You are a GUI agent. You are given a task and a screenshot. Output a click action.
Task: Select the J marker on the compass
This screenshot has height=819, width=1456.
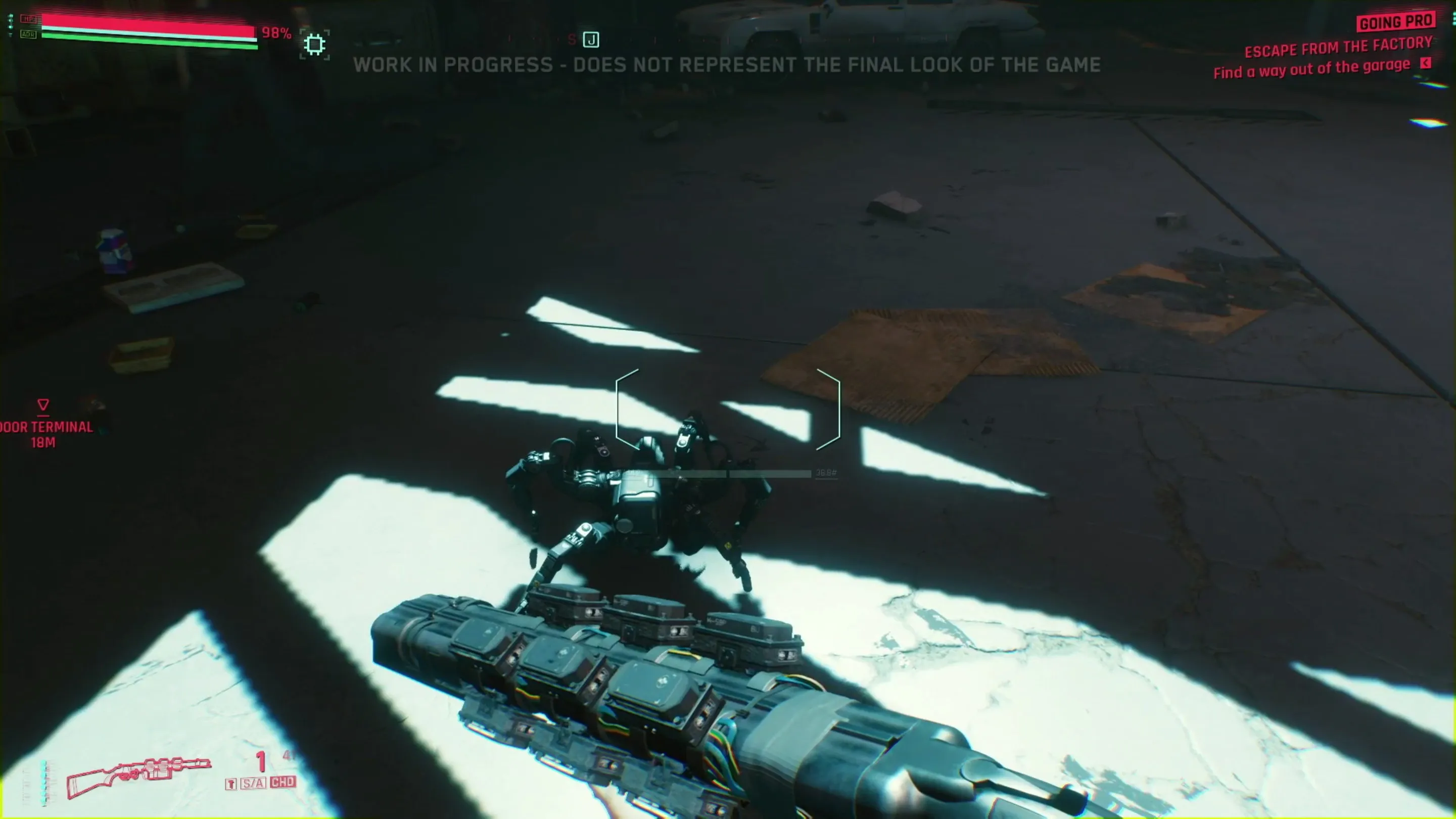591,39
